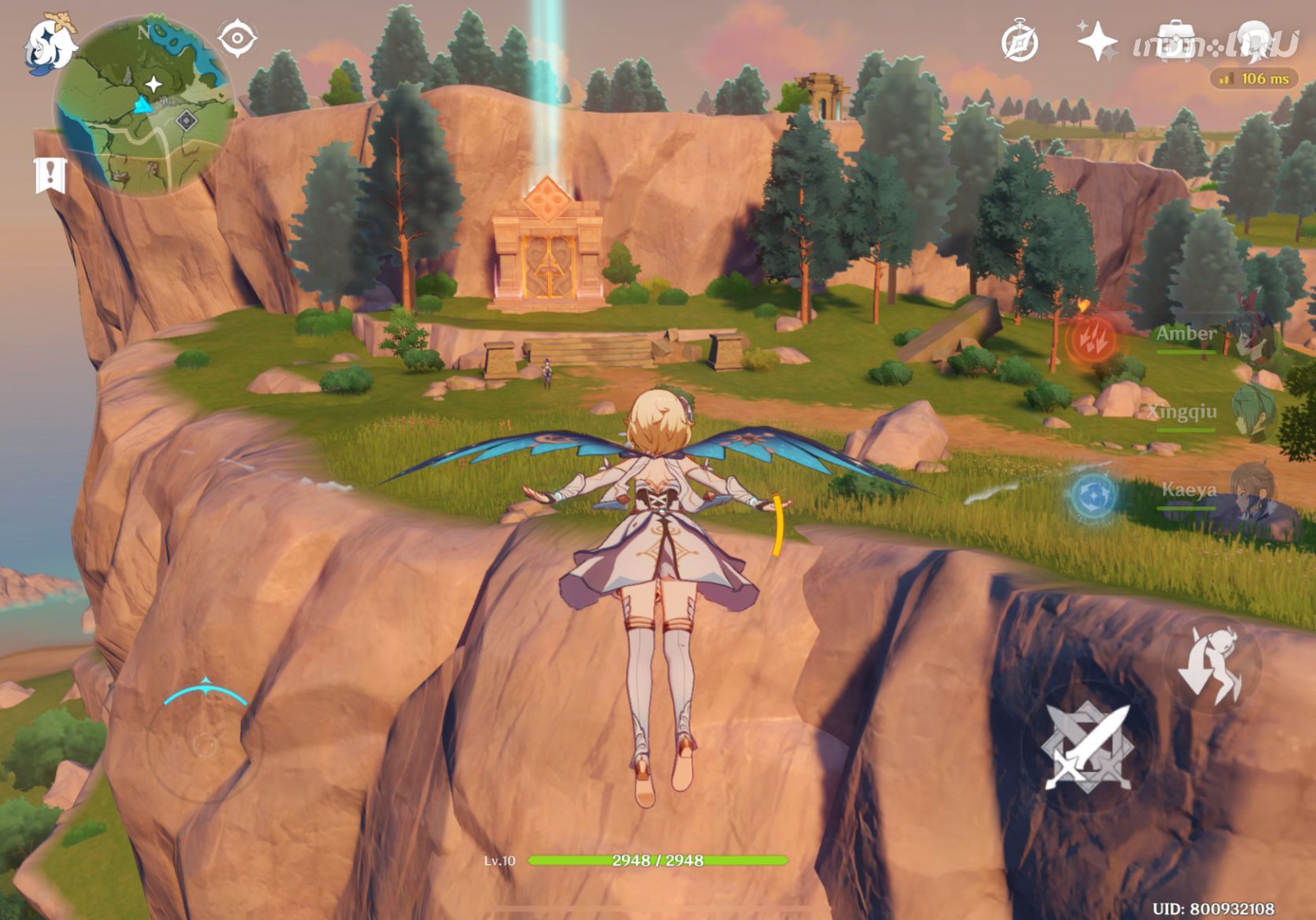The width and height of the screenshot is (1316, 920).
Task: Tap the virtual movement joystick
Action: [204, 744]
